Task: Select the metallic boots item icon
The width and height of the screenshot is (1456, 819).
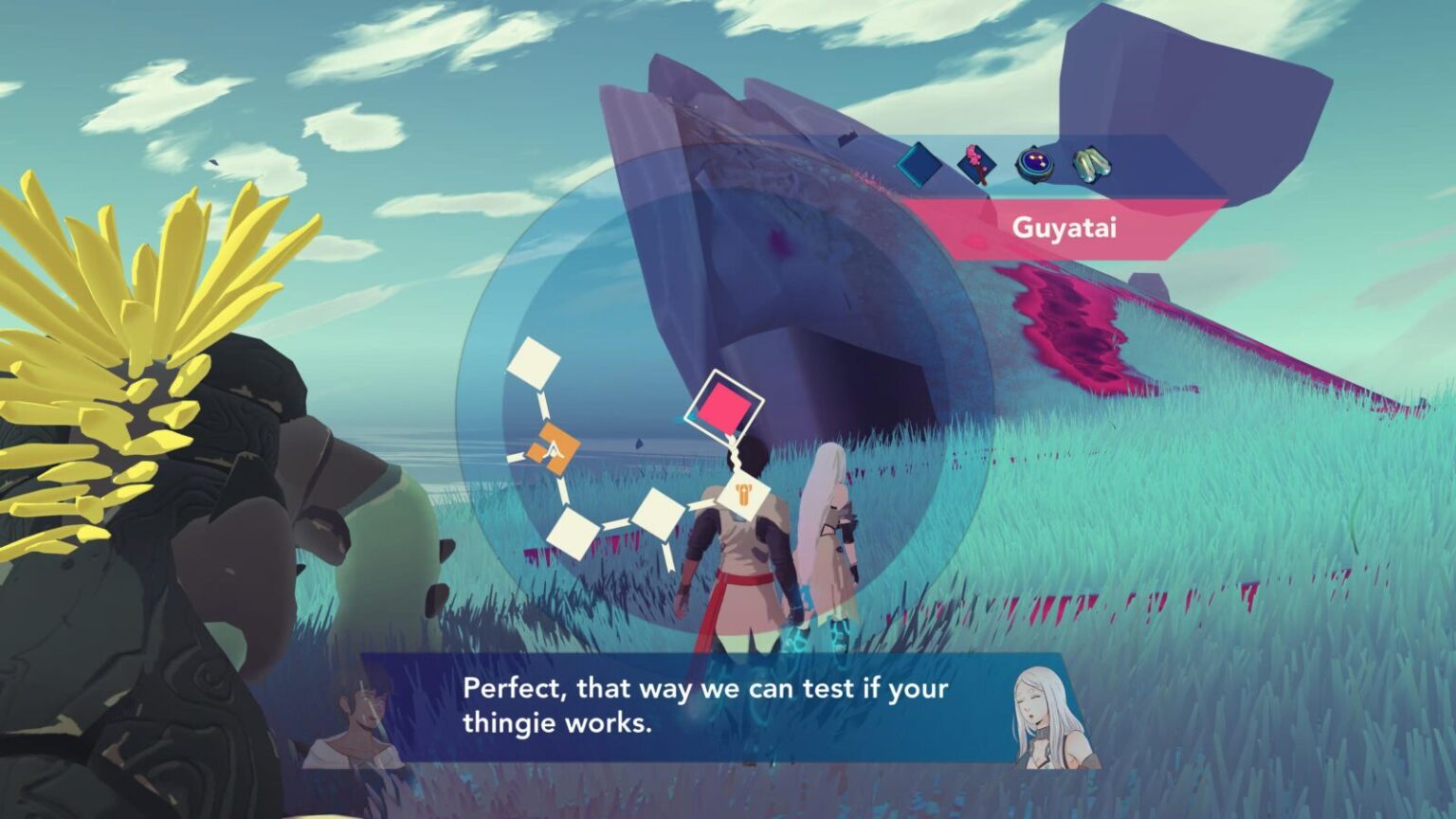Action: pyautogui.click(x=1092, y=163)
